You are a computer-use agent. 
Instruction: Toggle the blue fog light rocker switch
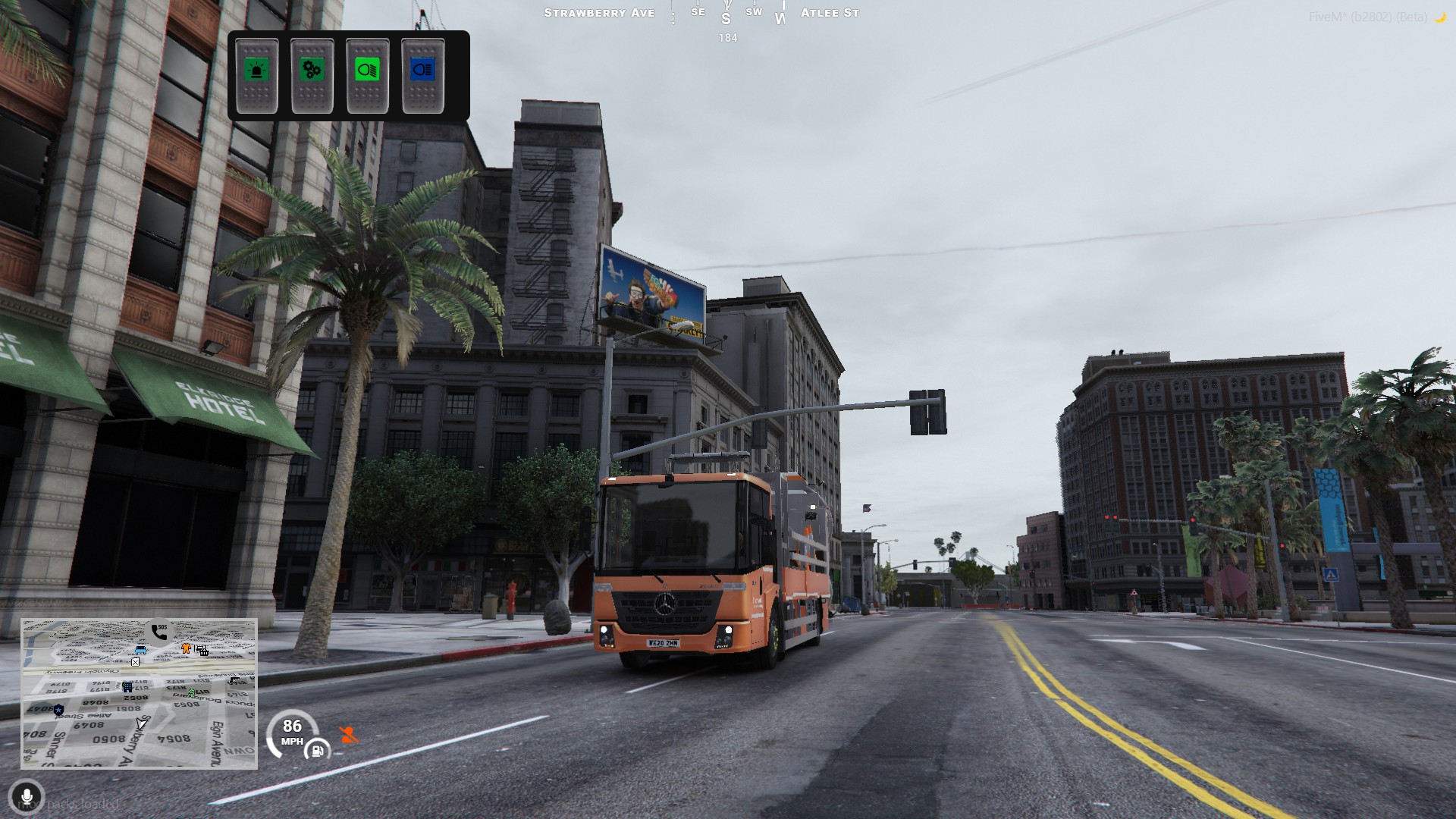coord(422,74)
